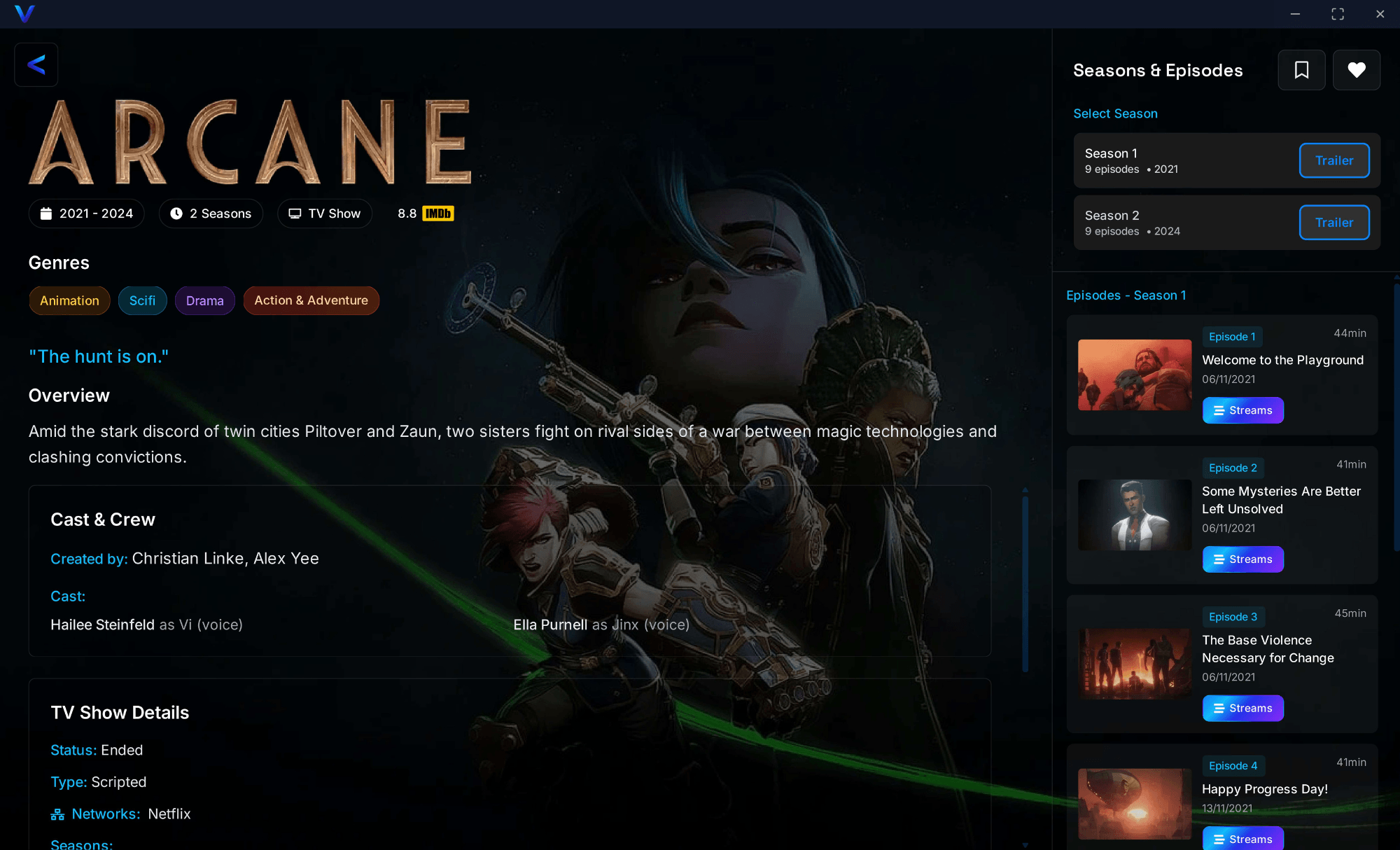The image size is (1400, 850).
Task: Click the network icon next to Networks
Action: pyautogui.click(x=59, y=814)
